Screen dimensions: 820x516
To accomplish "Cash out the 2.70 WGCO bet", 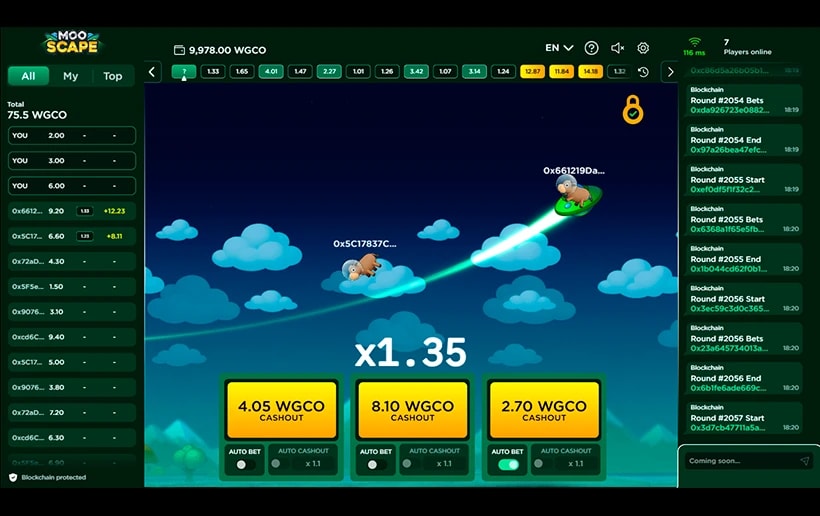I will [x=544, y=410].
